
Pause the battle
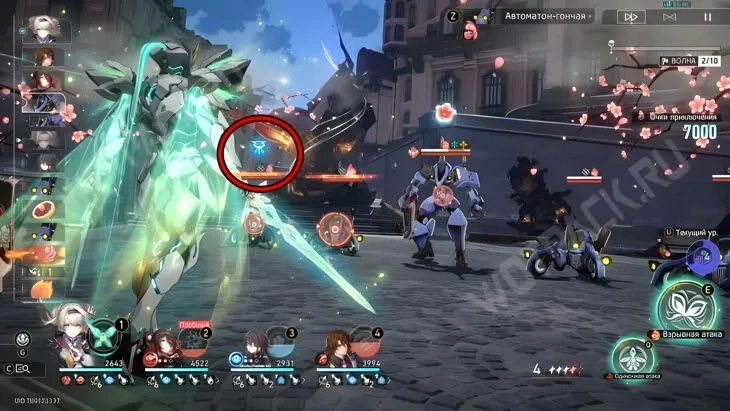(x=708, y=17)
